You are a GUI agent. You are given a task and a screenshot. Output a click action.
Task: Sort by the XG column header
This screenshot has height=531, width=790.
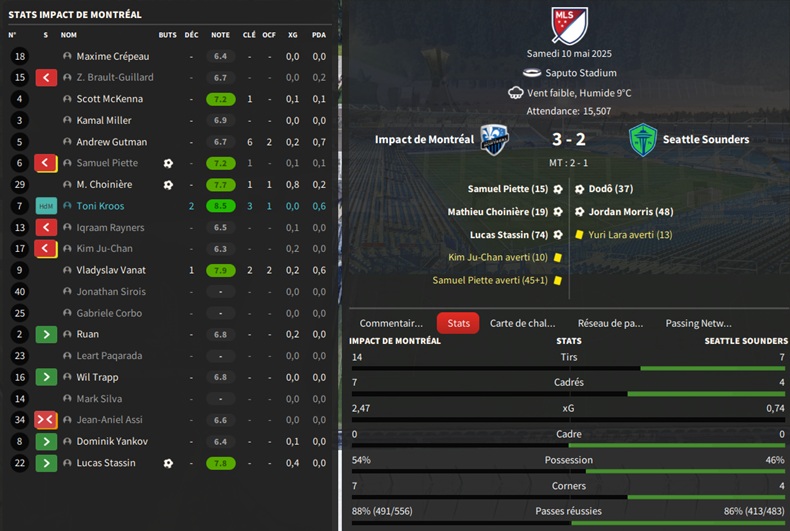click(x=292, y=35)
